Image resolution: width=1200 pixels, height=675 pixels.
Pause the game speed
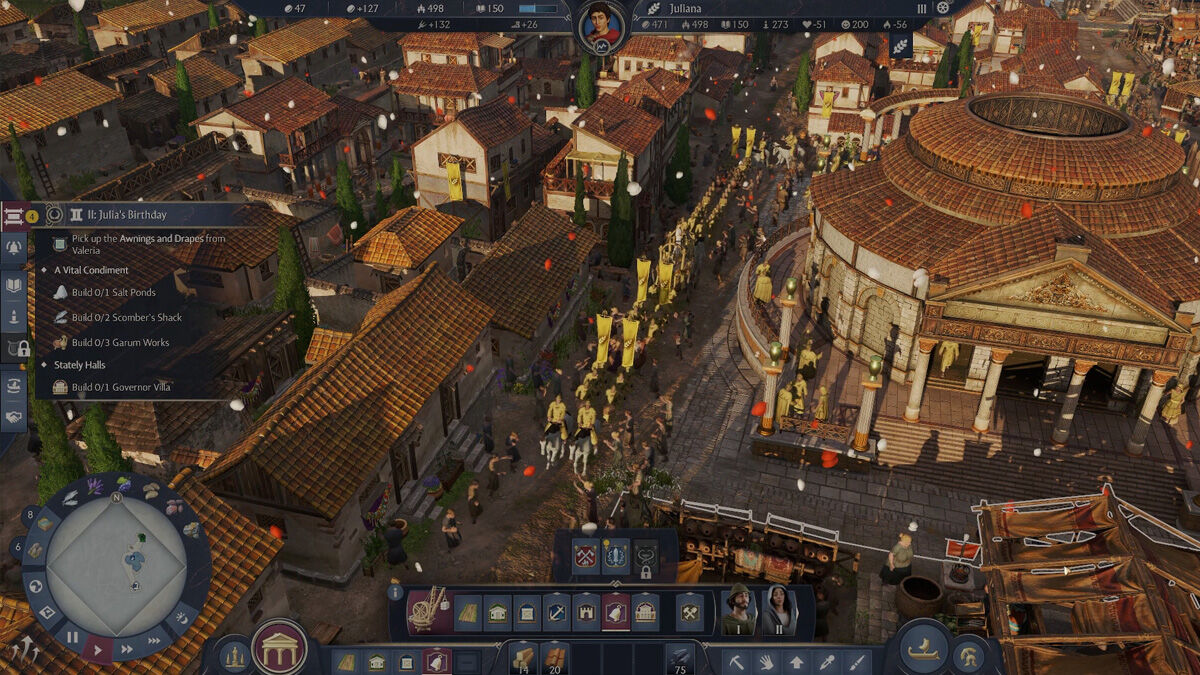pyautogui.click(x=72, y=636)
